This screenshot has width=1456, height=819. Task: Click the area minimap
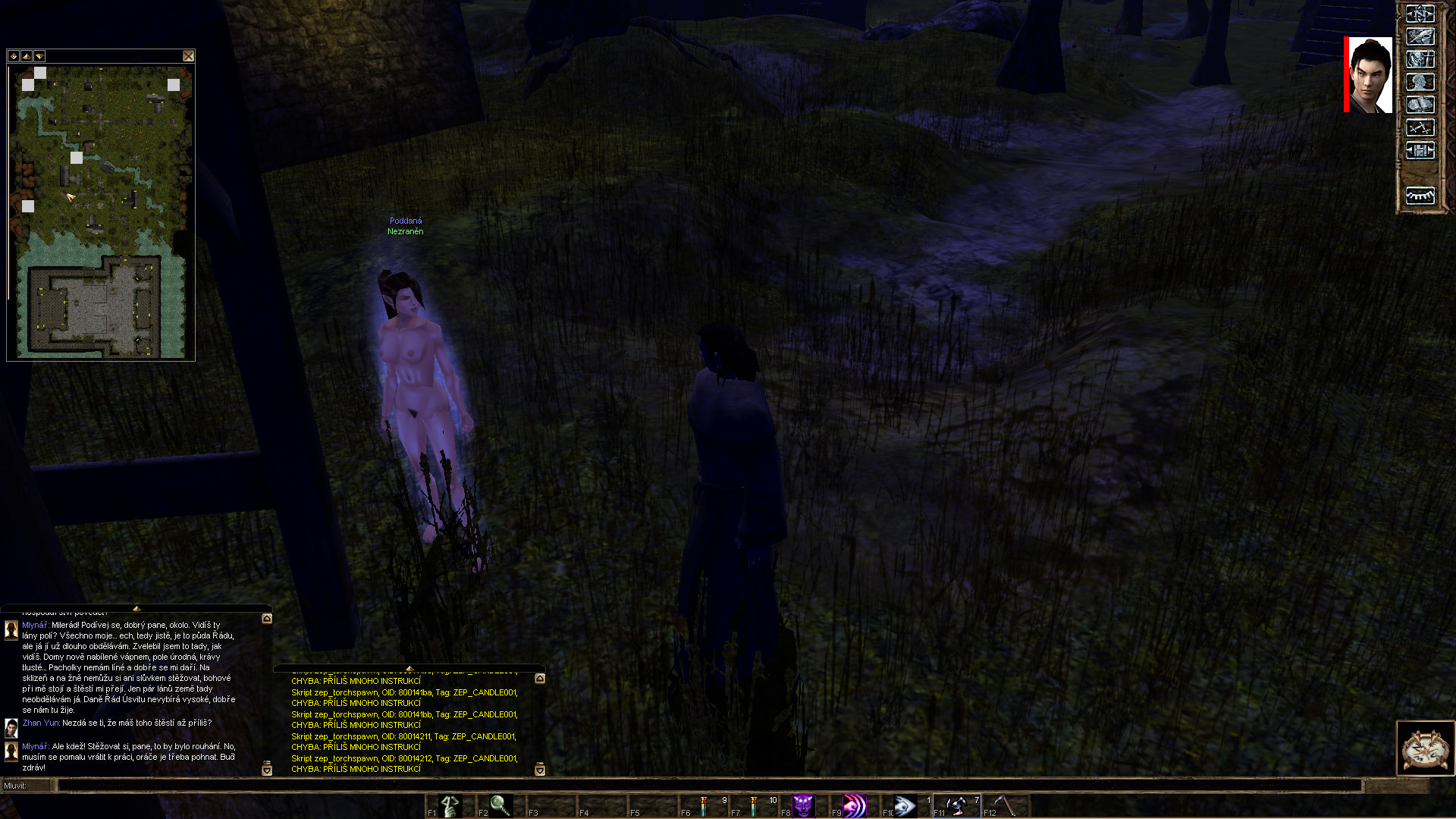pos(102,212)
